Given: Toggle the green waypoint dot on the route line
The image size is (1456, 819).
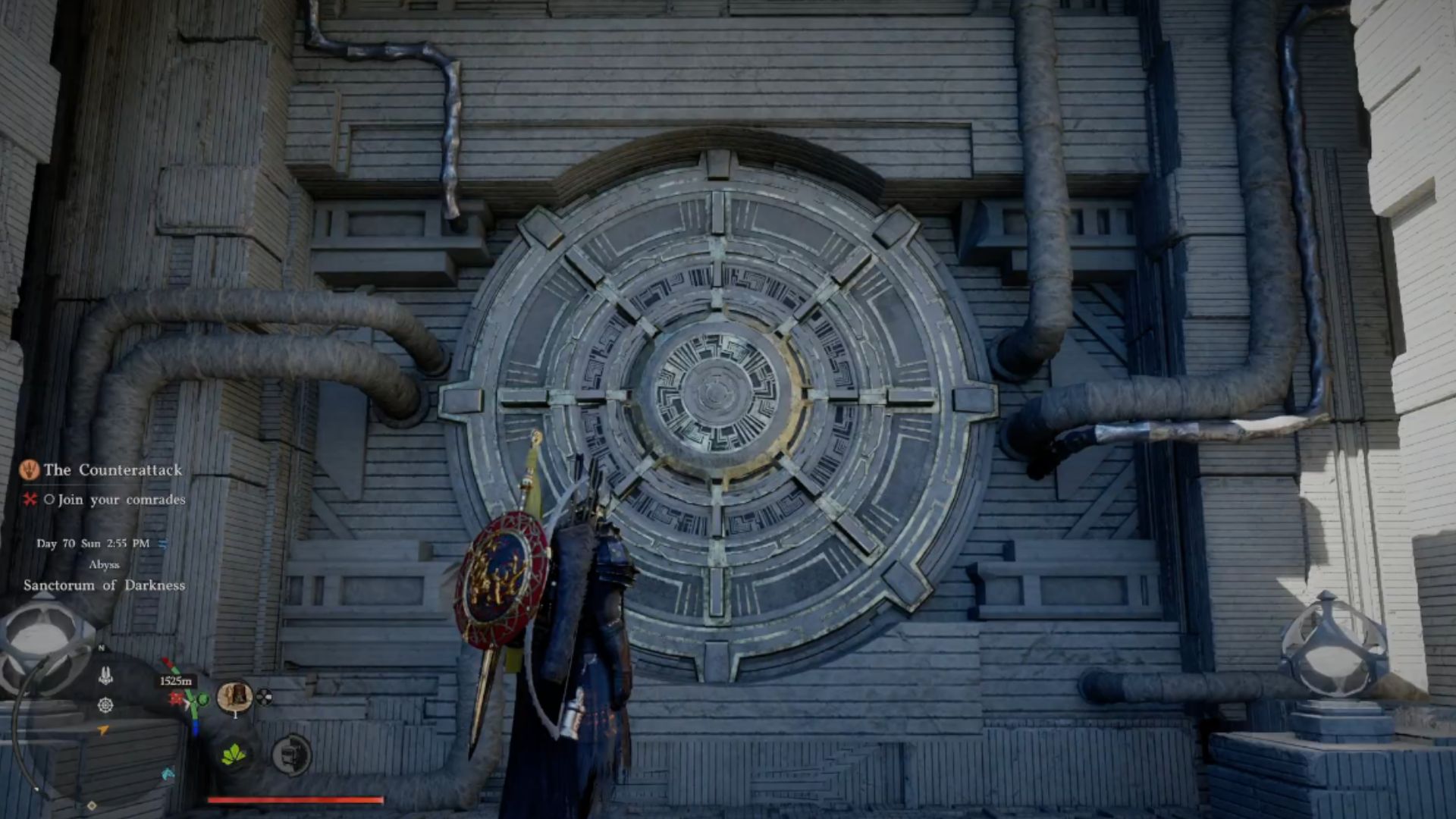Looking at the screenshot, I should point(202,699).
